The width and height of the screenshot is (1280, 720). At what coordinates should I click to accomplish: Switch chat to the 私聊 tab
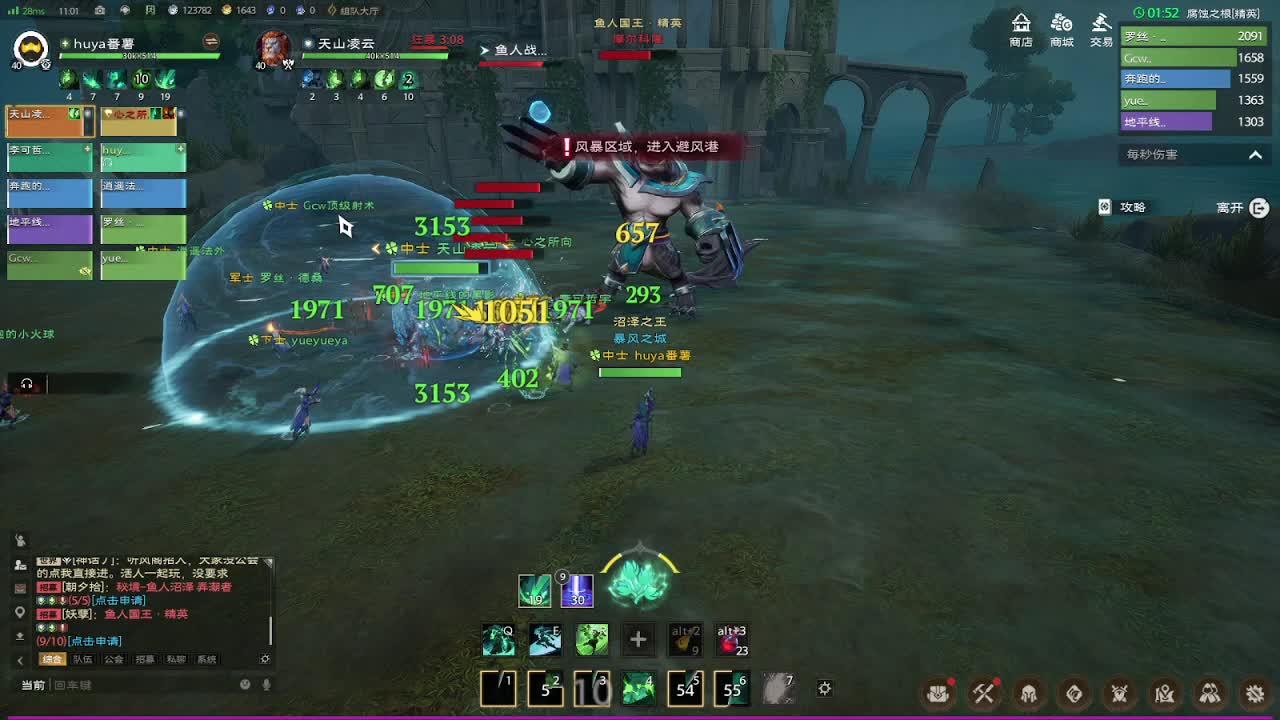point(176,660)
